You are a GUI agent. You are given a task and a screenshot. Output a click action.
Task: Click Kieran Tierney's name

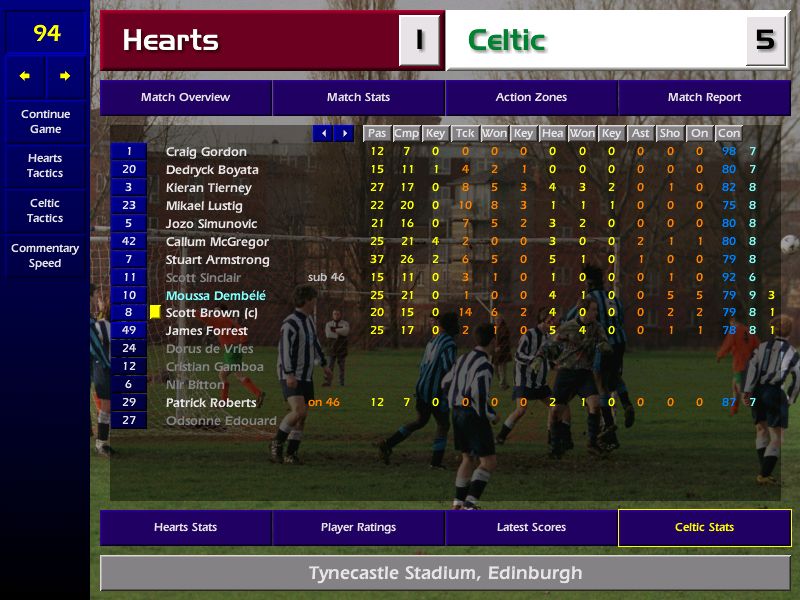[208, 188]
